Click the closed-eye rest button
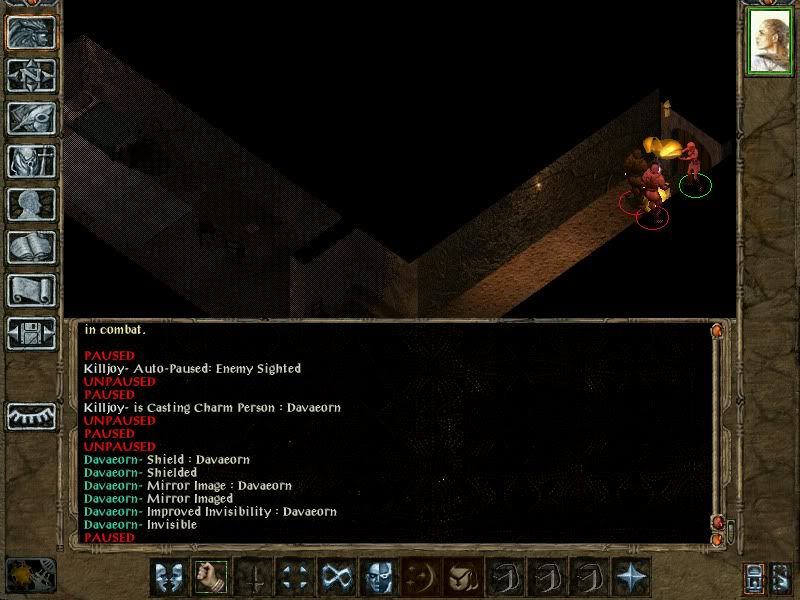The image size is (800, 600). point(31,415)
